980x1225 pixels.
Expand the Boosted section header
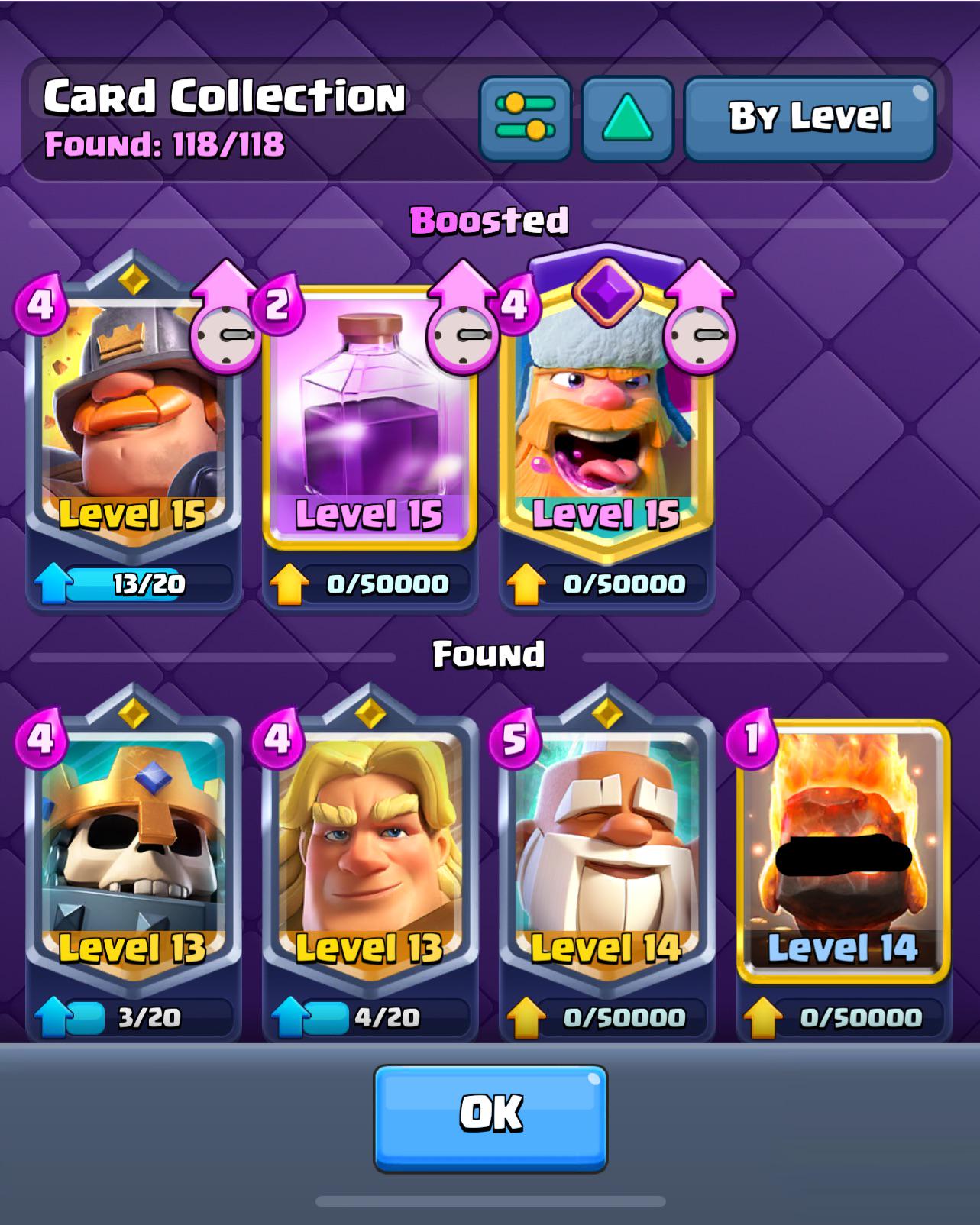click(490, 220)
